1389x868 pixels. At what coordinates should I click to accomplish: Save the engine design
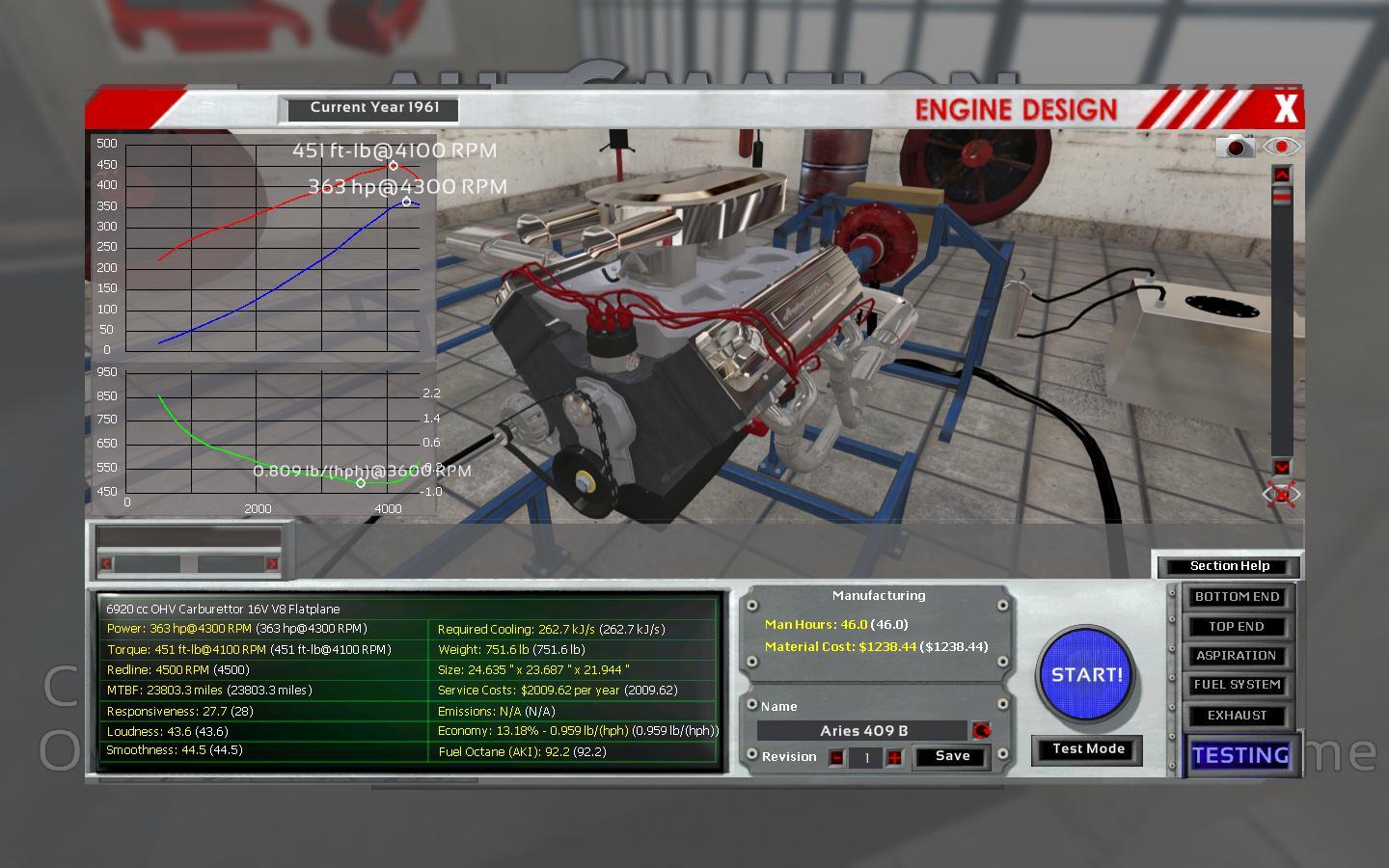point(952,756)
